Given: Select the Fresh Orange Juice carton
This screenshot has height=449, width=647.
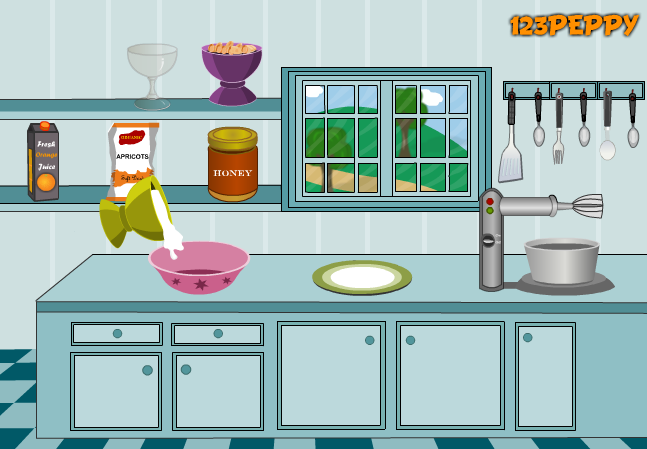Looking at the screenshot, I should click(x=43, y=161).
